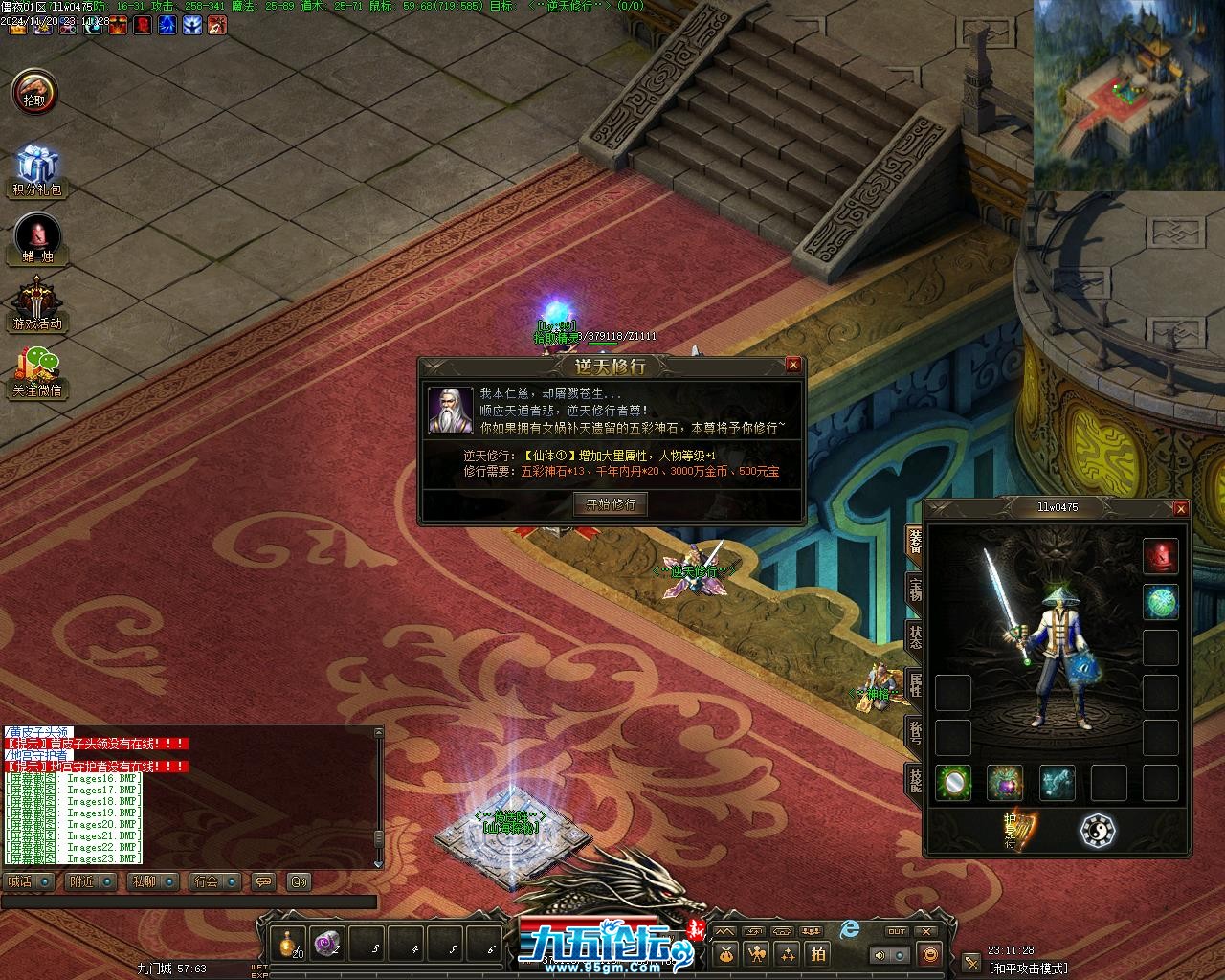Image resolution: width=1225 pixels, height=980 pixels.
Task: Switch to the 属性 tab
Action: [915, 685]
